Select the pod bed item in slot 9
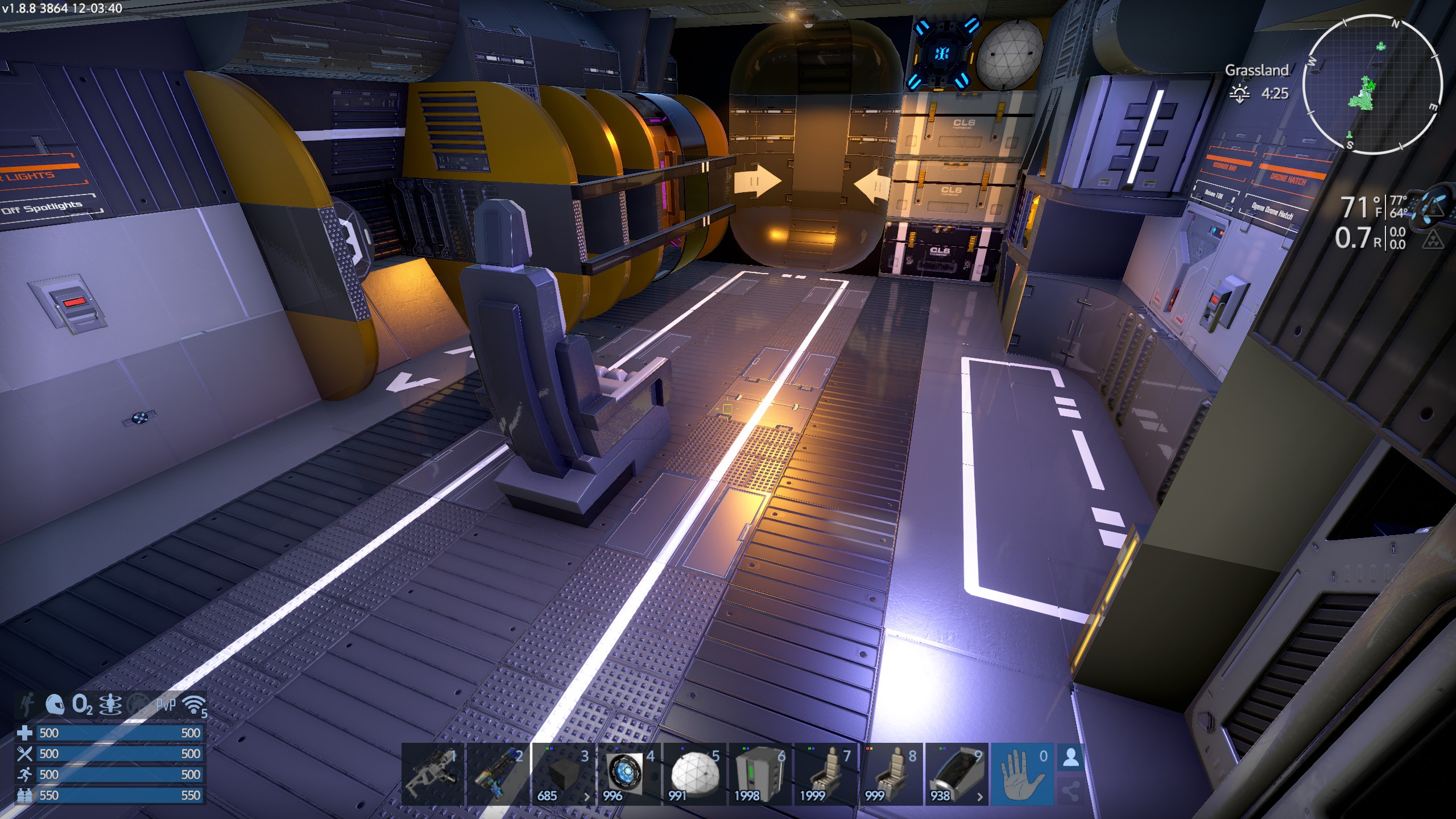The height and width of the screenshot is (819, 1456). click(x=957, y=773)
